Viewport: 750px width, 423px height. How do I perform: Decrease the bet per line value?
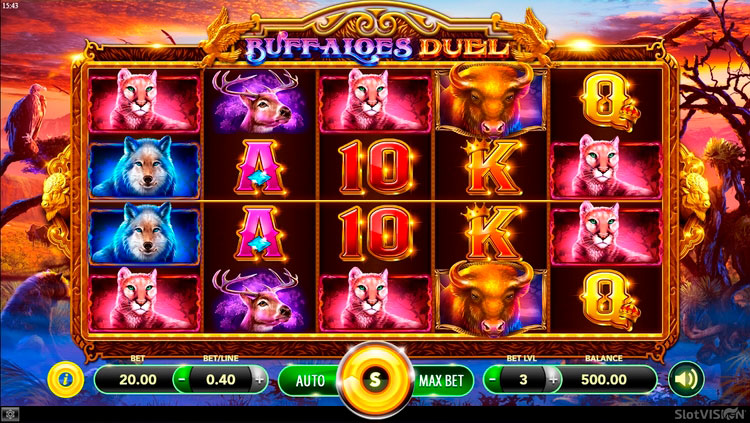click(x=181, y=380)
